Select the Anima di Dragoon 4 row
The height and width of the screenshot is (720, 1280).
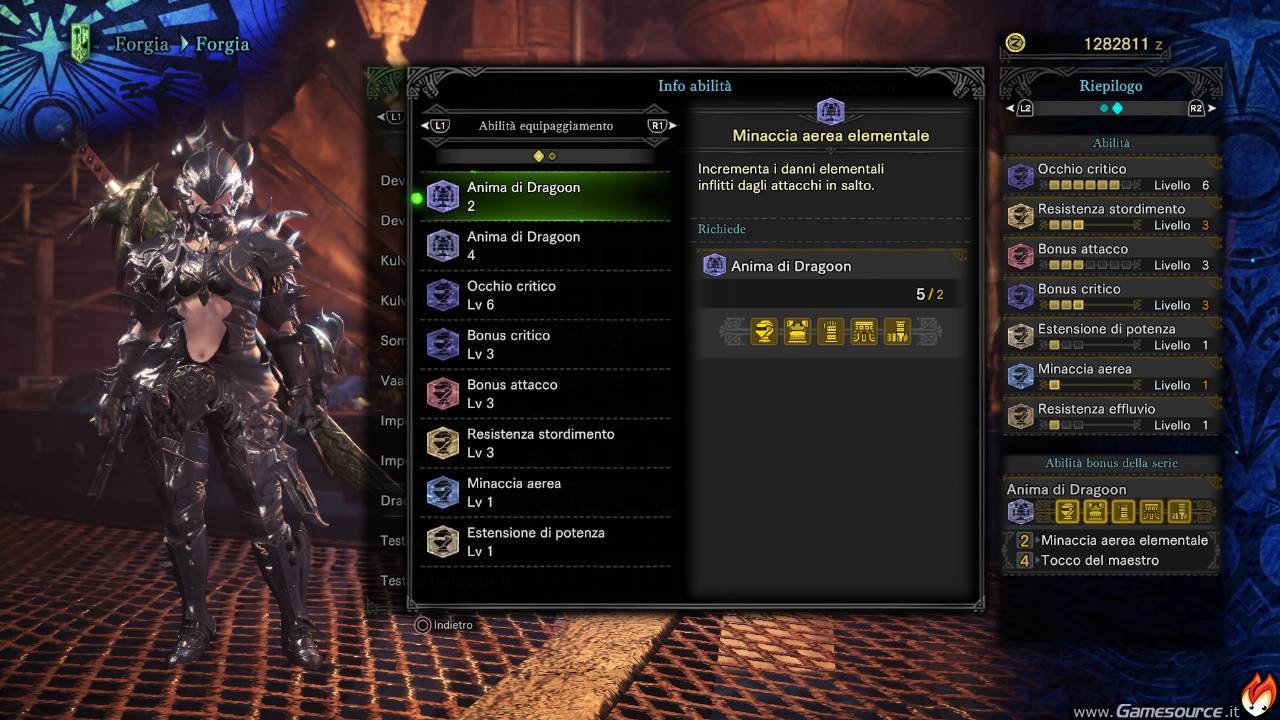(x=545, y=246)
